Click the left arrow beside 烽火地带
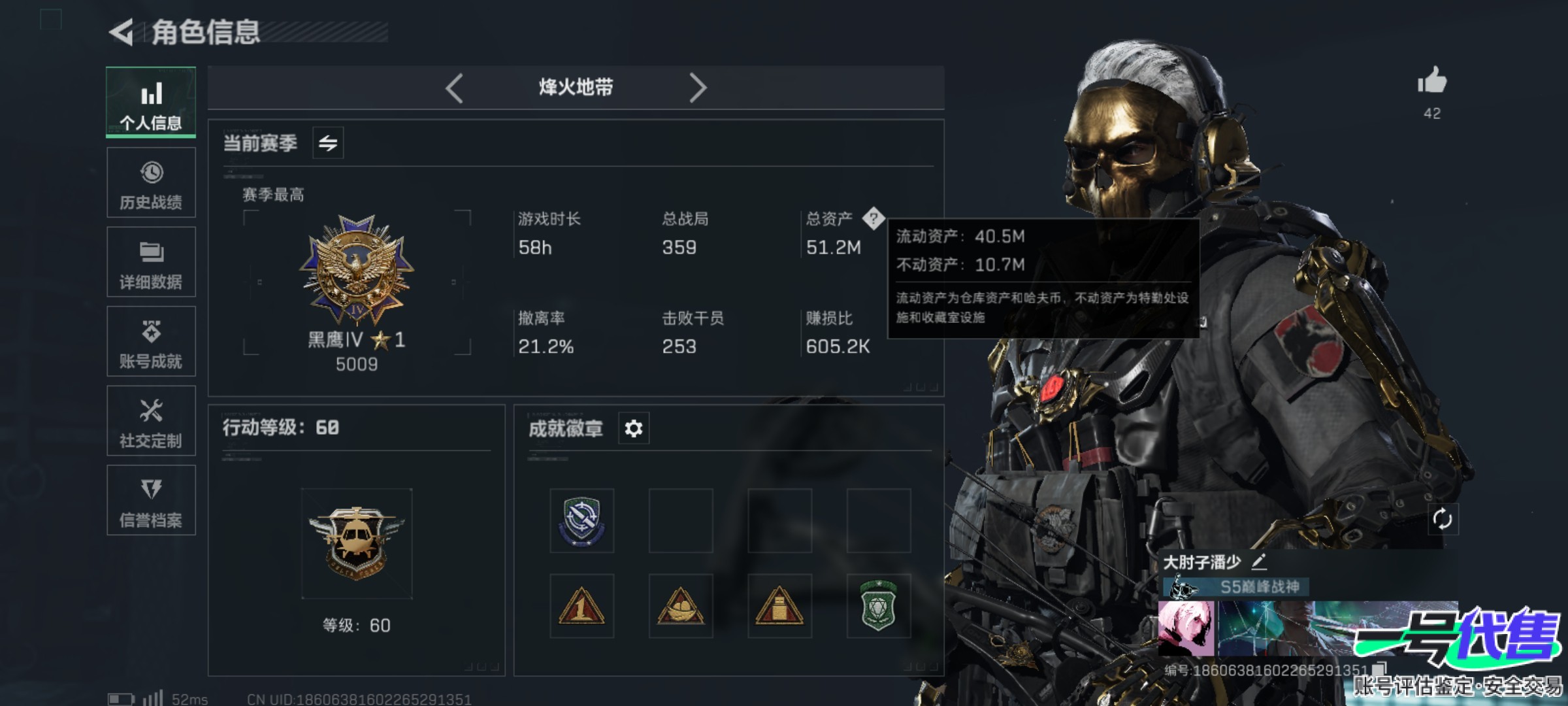Viewport: 1568px width, 706px height. (455, 88)
